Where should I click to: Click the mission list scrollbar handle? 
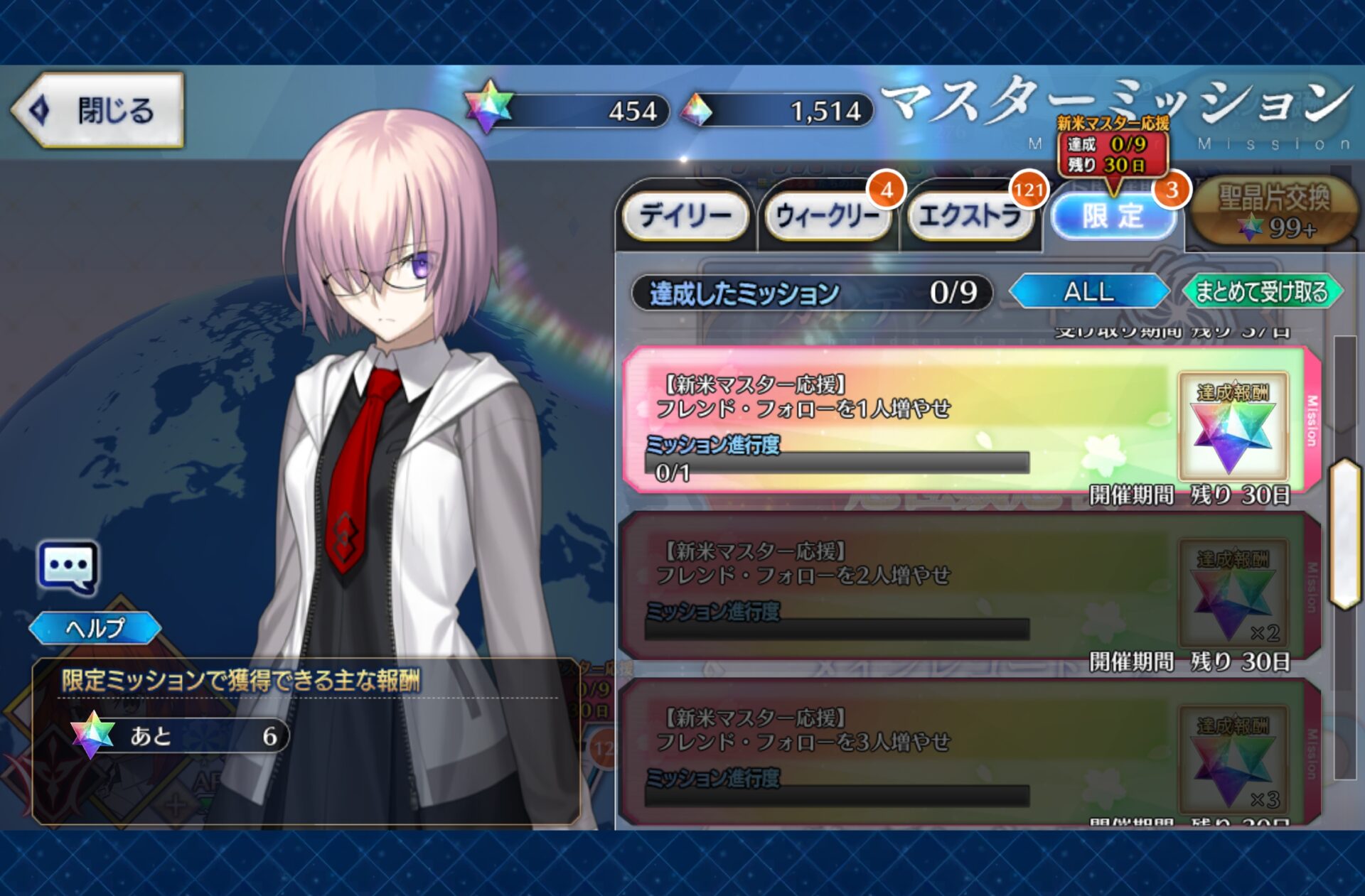pyautogui.click(x=1345, y=534)
